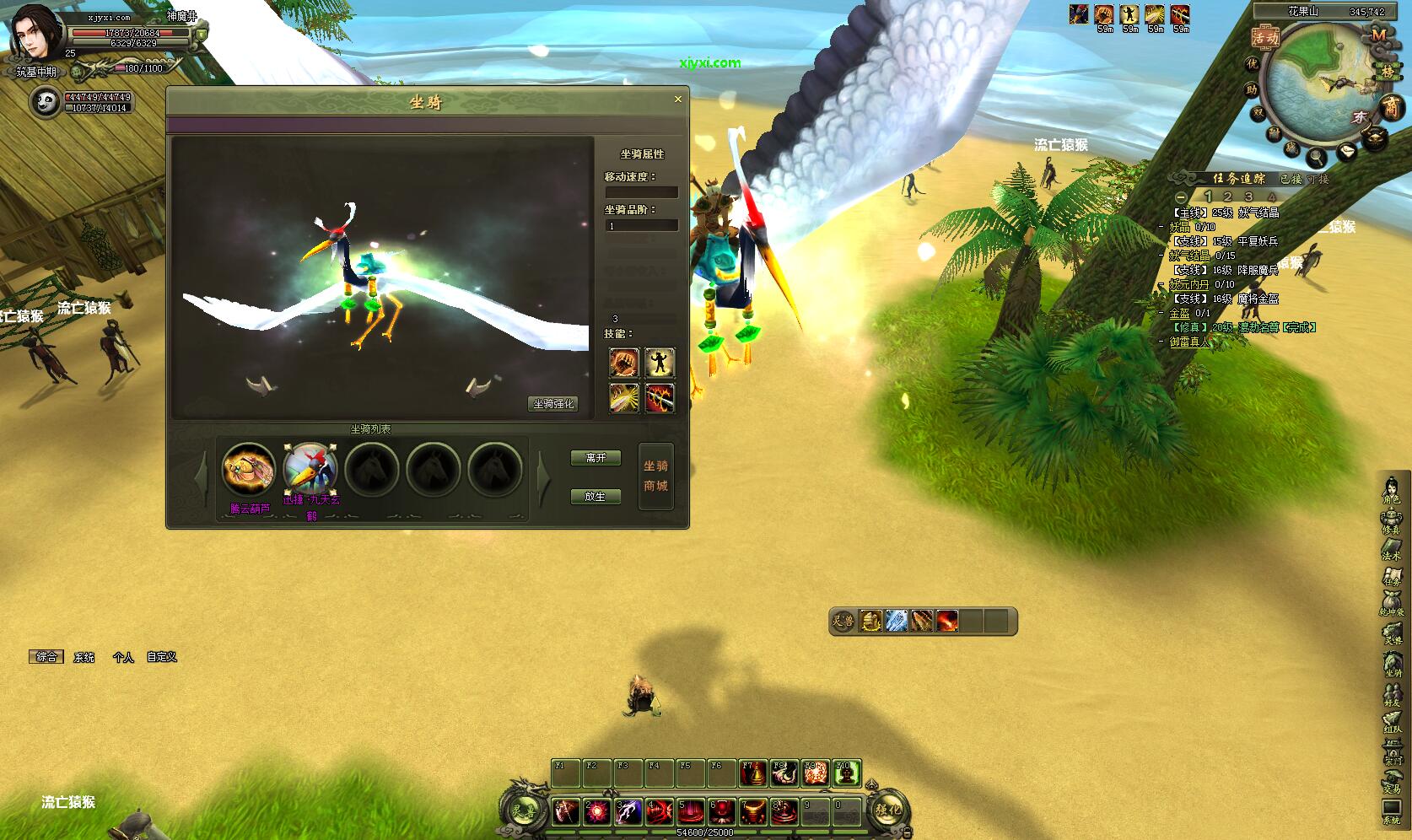The width and height of the screenshot is (1412, 840).
Task: Open the 坐骑商城 mount shop
Action: pyautogui.click(x=655, y=477)
